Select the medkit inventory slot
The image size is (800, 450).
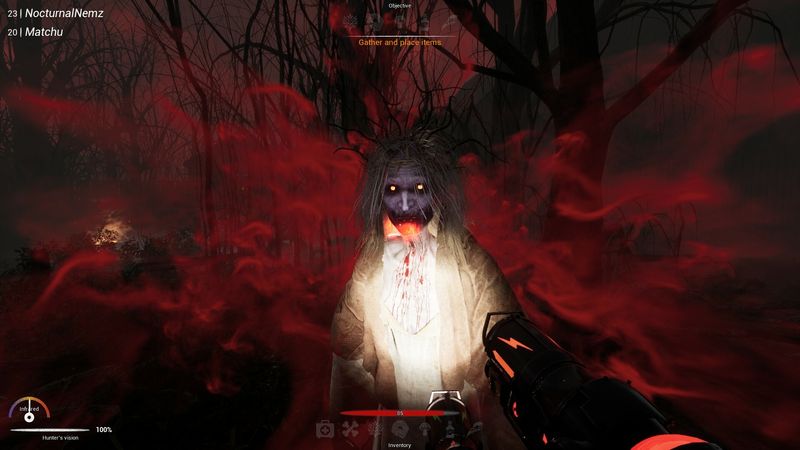[x=325, y=429]
